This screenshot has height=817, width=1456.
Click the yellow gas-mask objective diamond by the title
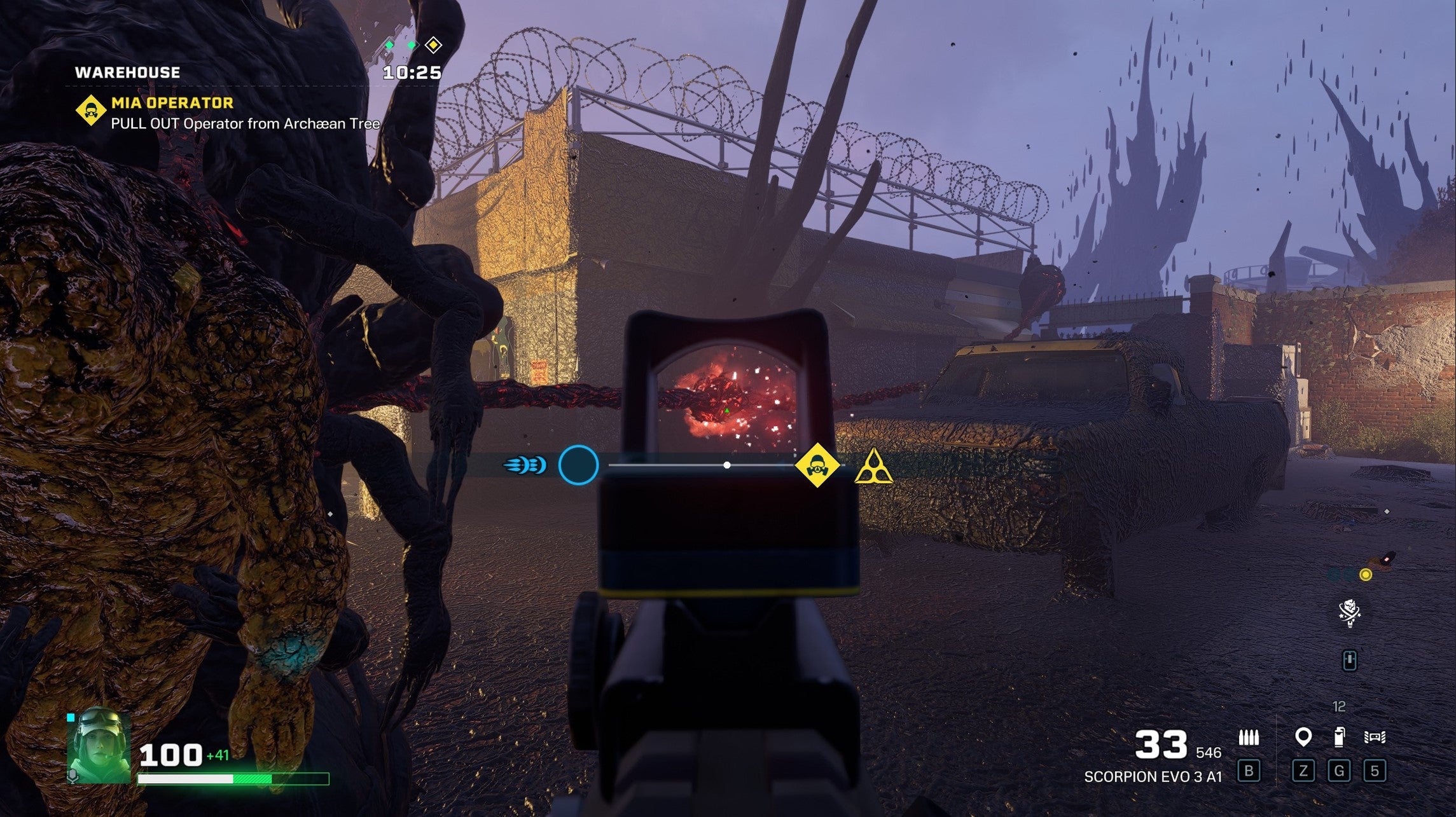(91, 110)
